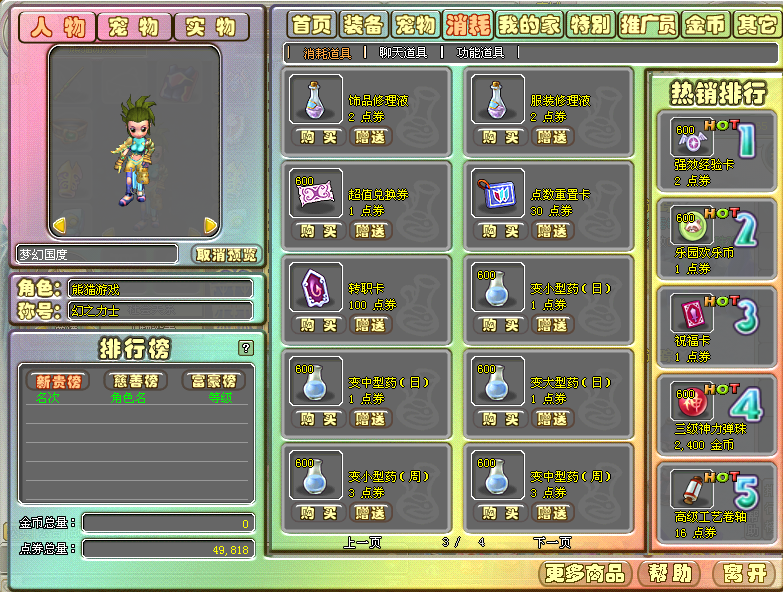Screen dimensions: 783x592
Task: Go to 下一页 of items
Action: [552, 543]
